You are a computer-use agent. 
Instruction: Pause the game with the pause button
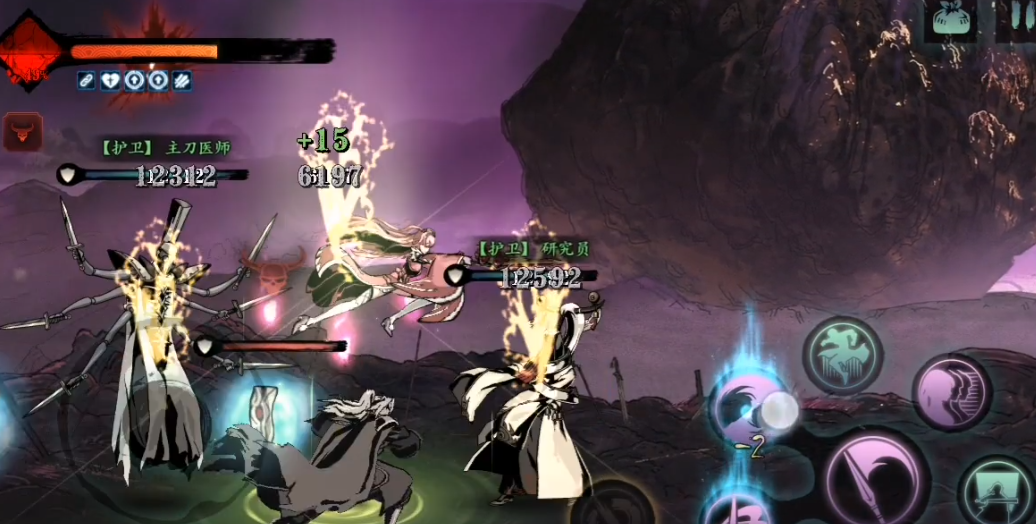1015,21
